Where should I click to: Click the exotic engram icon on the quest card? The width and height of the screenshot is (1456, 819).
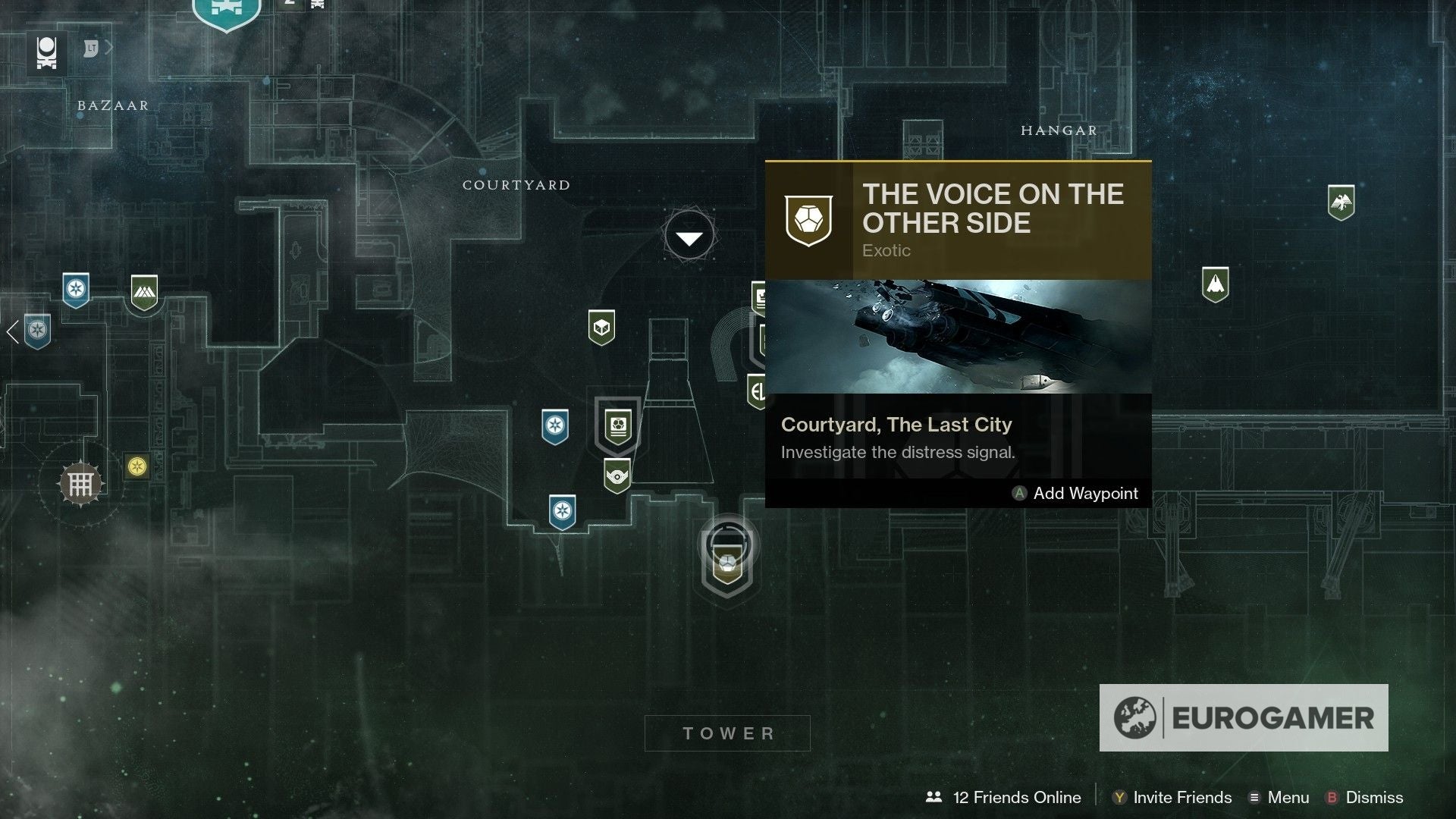pyautogui.click(x=810, y=218)
